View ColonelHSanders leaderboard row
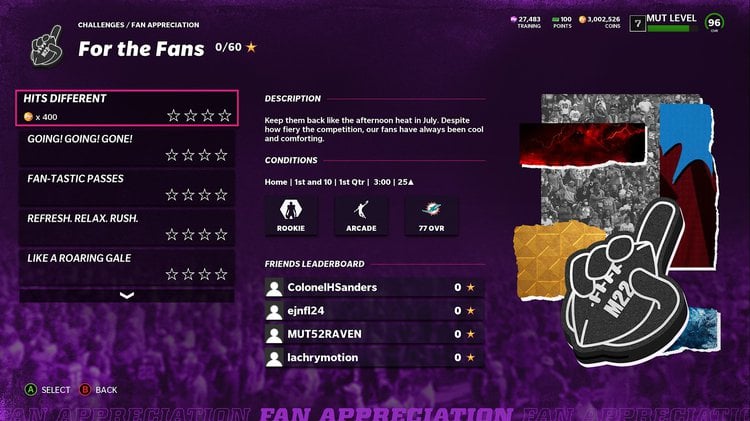 (374, 288)
